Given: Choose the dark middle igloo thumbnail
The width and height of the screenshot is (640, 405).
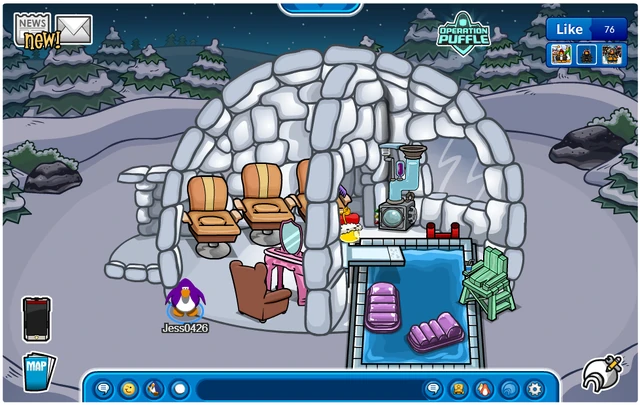Looking at the screenshot, I should [586, 54].
